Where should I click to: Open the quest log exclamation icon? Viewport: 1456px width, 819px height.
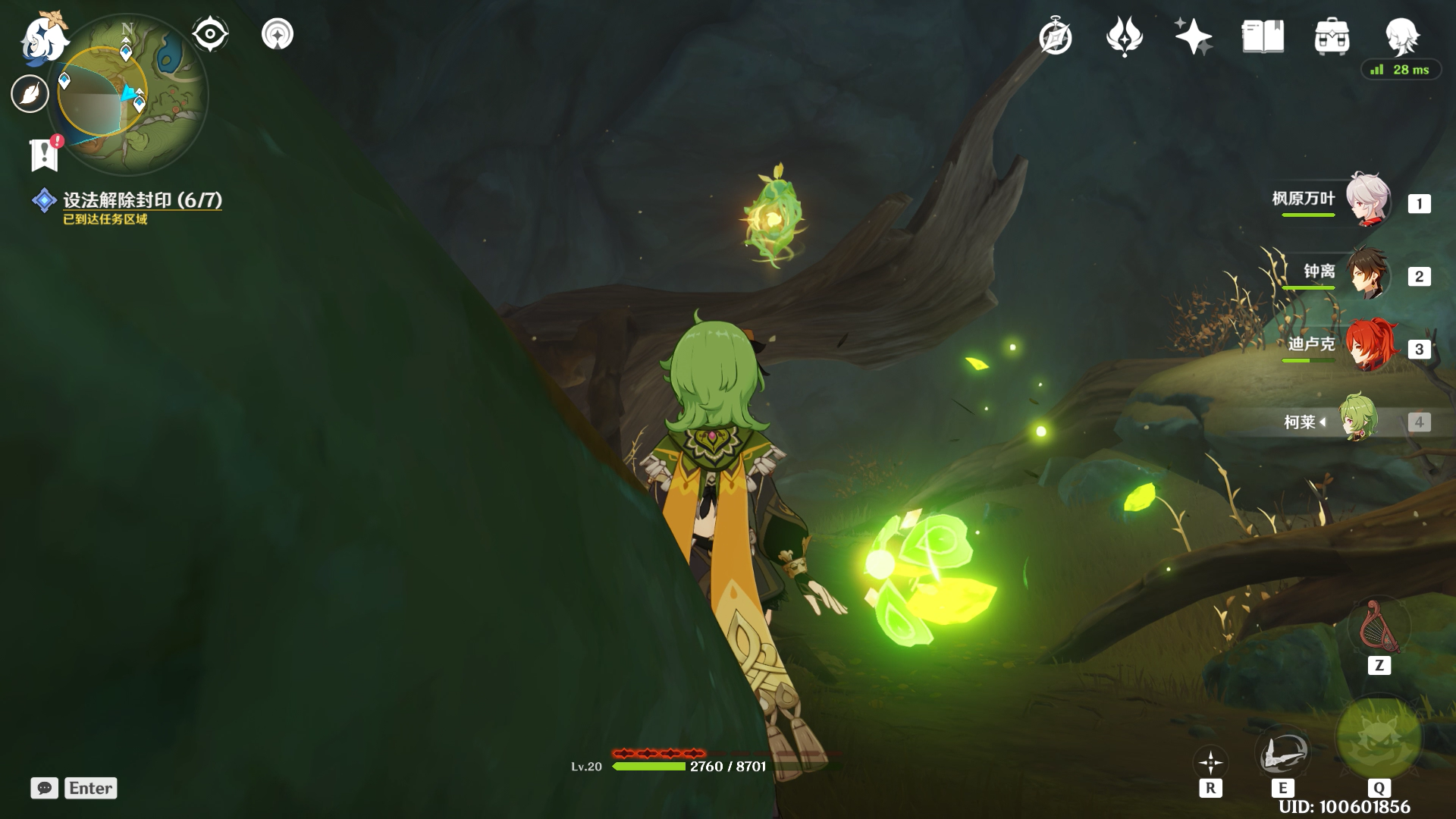pos(45,155)
